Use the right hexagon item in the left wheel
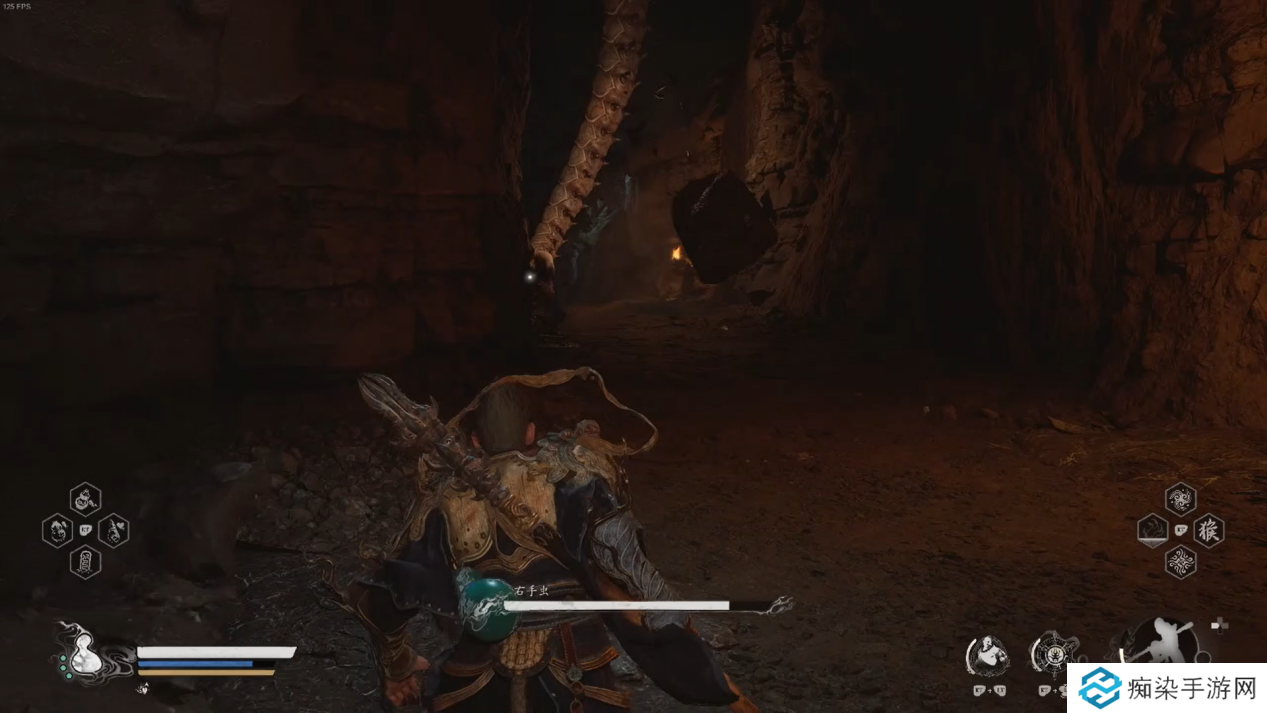 (113, 530)
